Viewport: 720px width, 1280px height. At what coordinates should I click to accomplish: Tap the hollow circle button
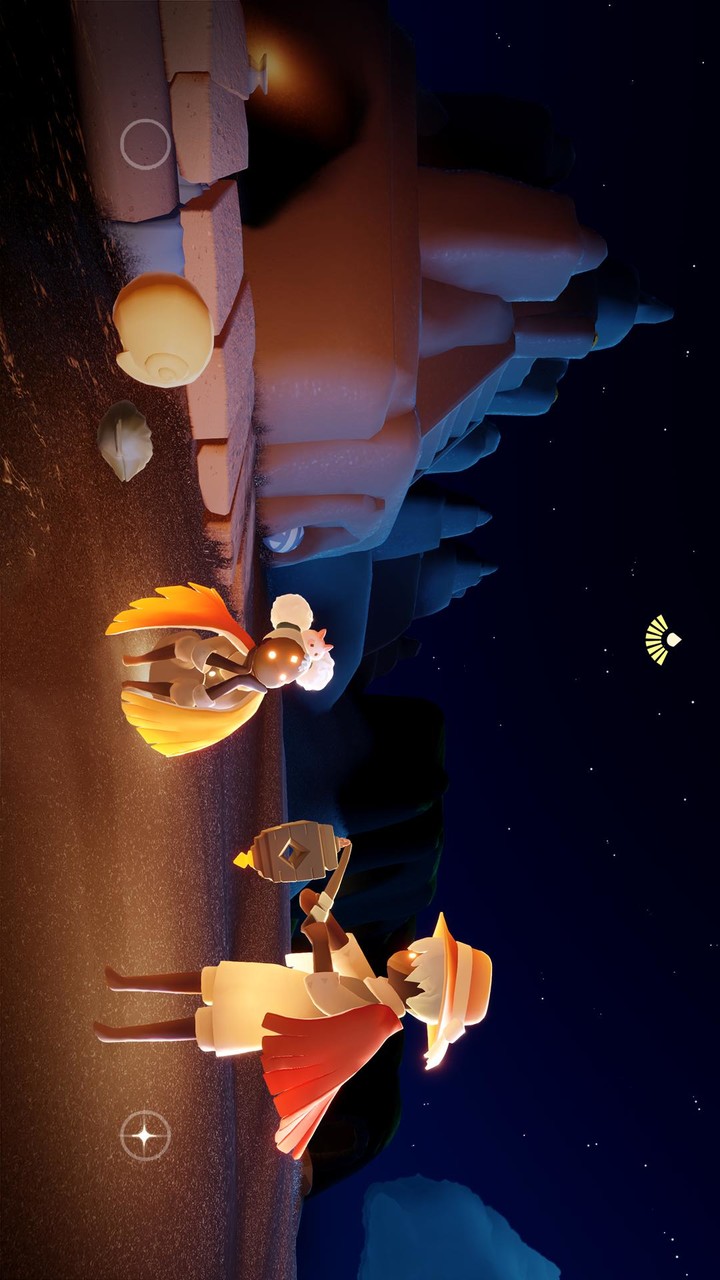pyautogui.click(x=145, y=144)
